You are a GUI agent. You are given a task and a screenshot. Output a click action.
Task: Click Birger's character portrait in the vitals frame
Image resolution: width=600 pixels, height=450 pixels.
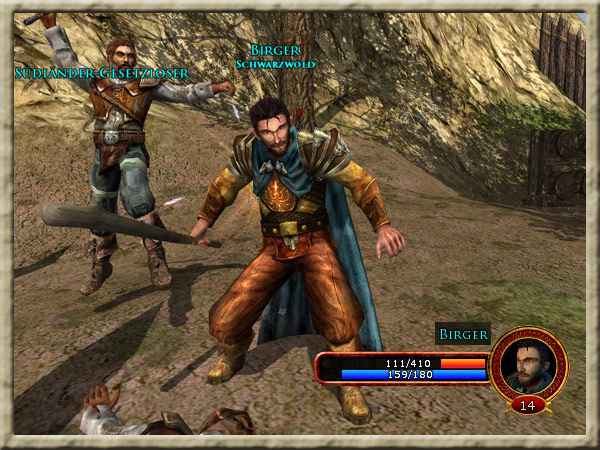tap(528, 365)
